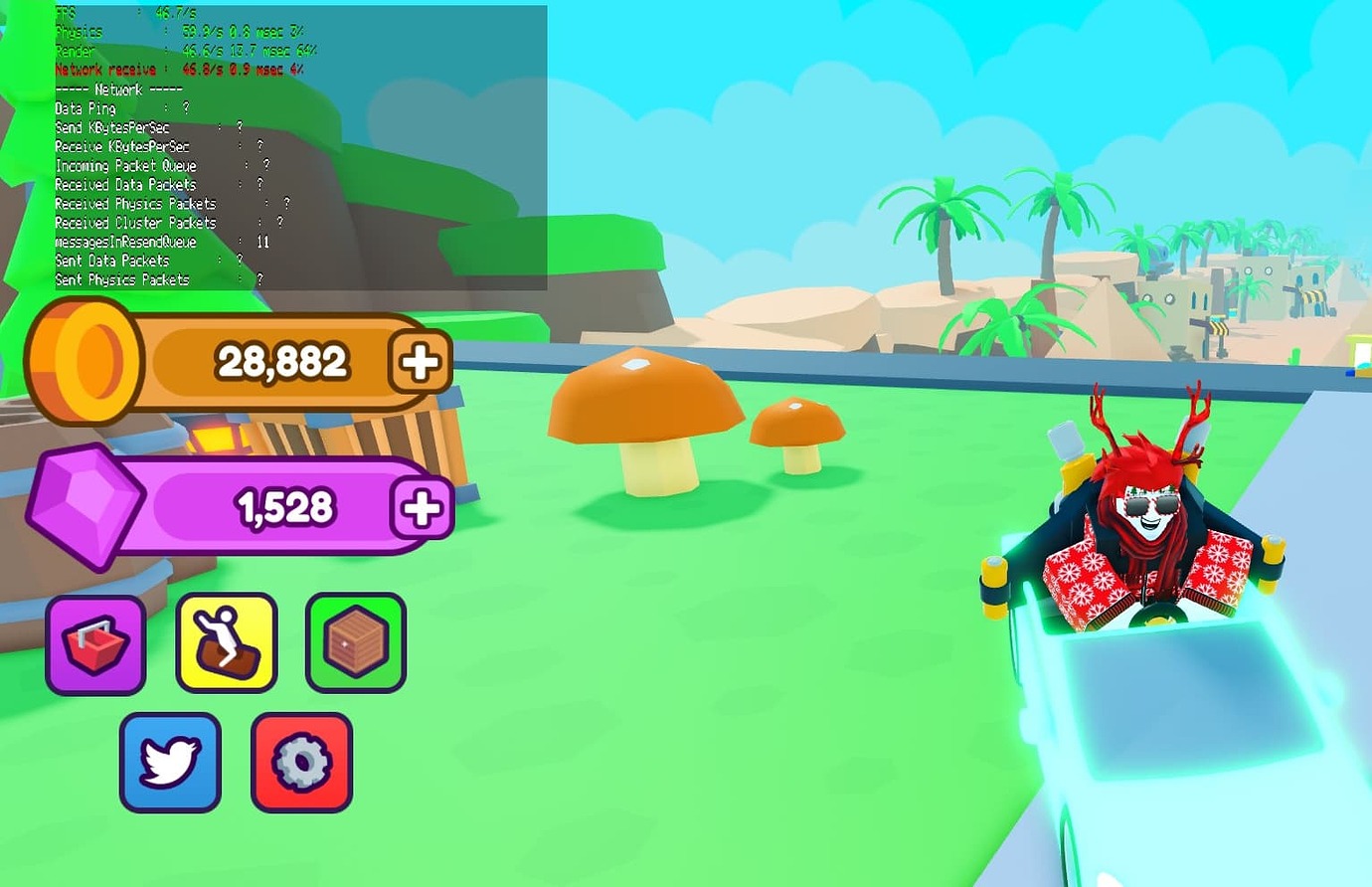
Task: Select the gem balance showing 1,528
Action: tap(286, 507)
